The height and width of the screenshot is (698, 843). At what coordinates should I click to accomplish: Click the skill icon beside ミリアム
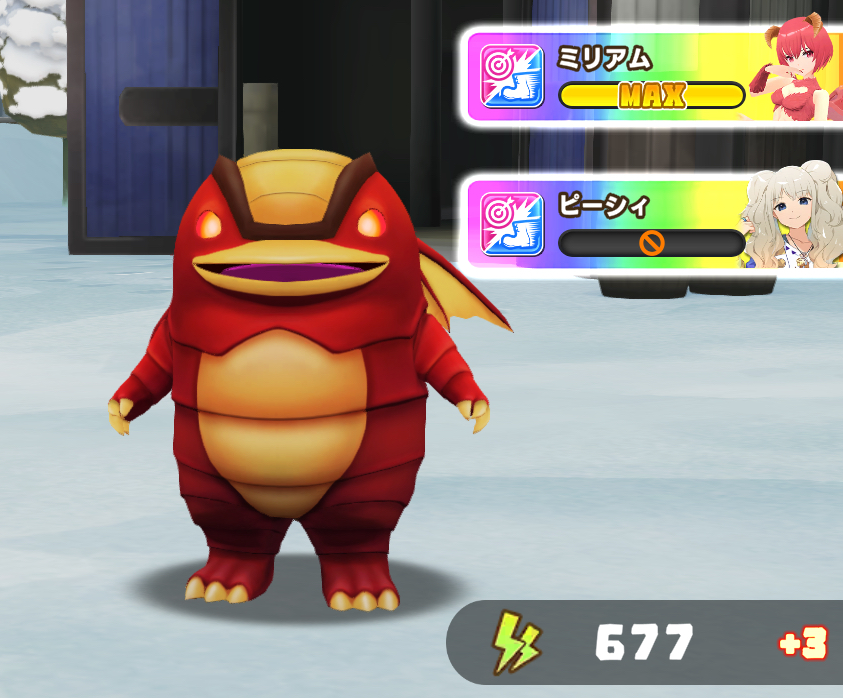pyautogui.click(x=512, y=76)
